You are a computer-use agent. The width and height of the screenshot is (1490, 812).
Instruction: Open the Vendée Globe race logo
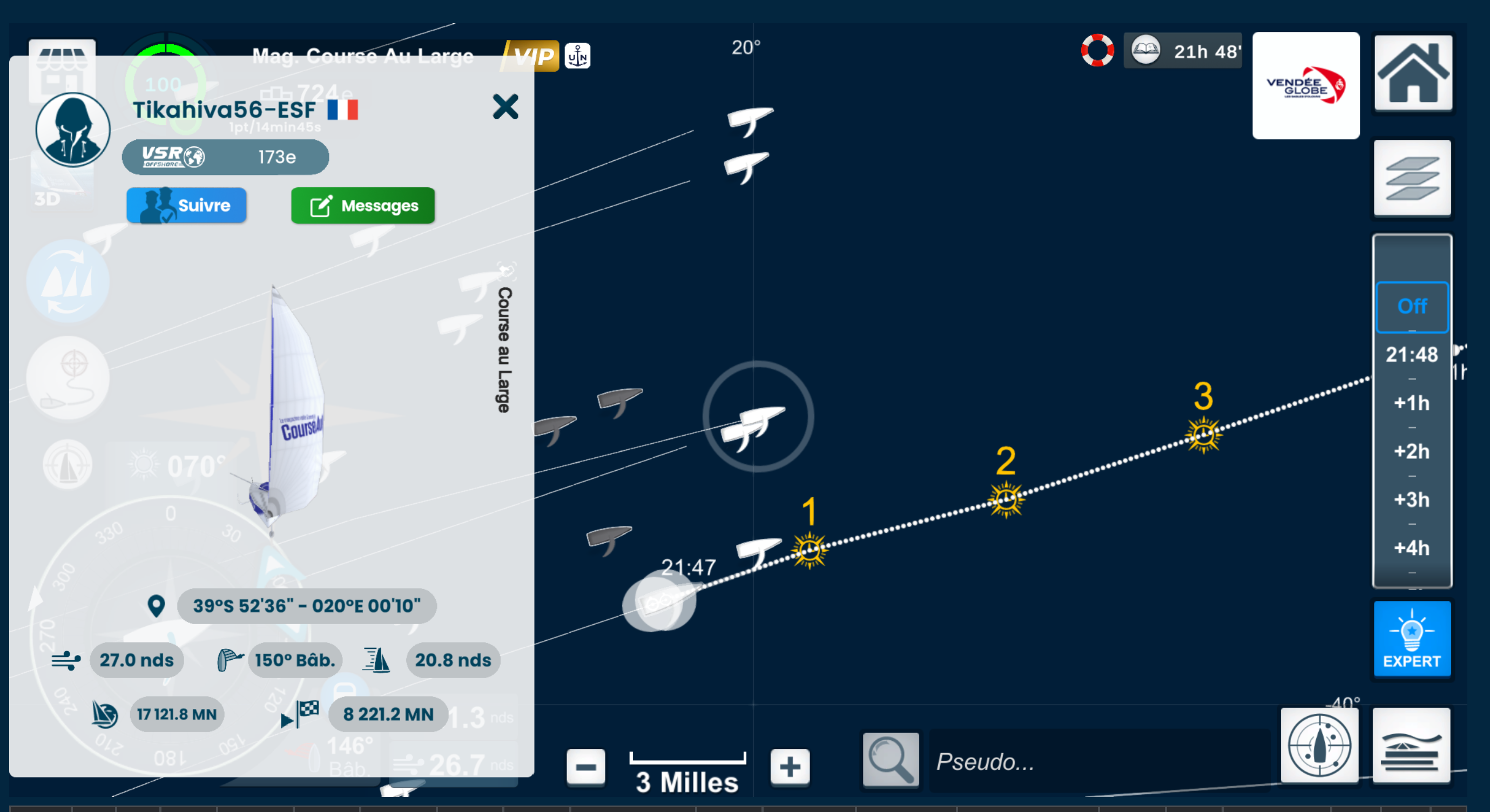pyautogui.click(x=1305, y=86)
